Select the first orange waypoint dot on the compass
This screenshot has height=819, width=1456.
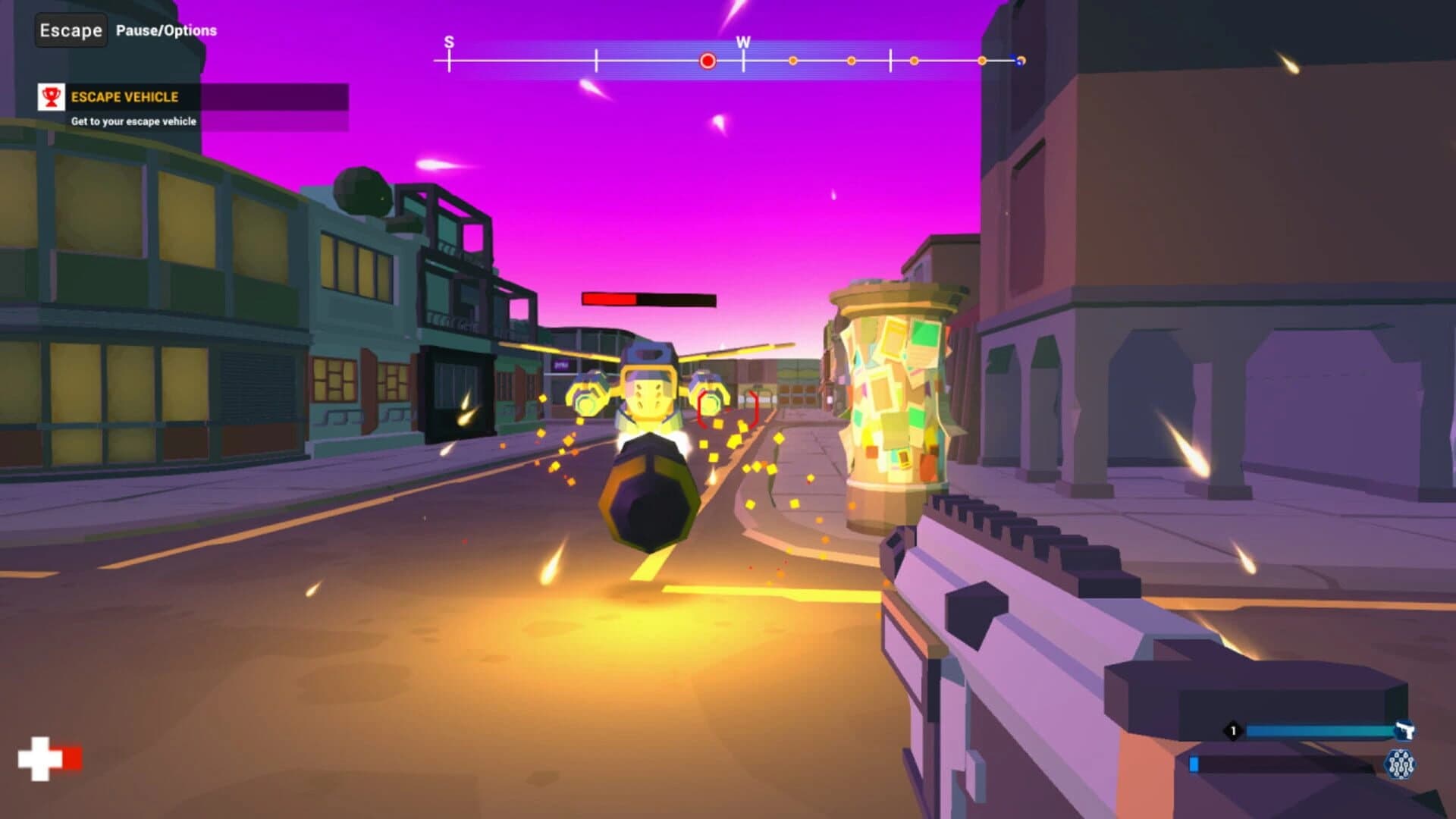point(792,60)
